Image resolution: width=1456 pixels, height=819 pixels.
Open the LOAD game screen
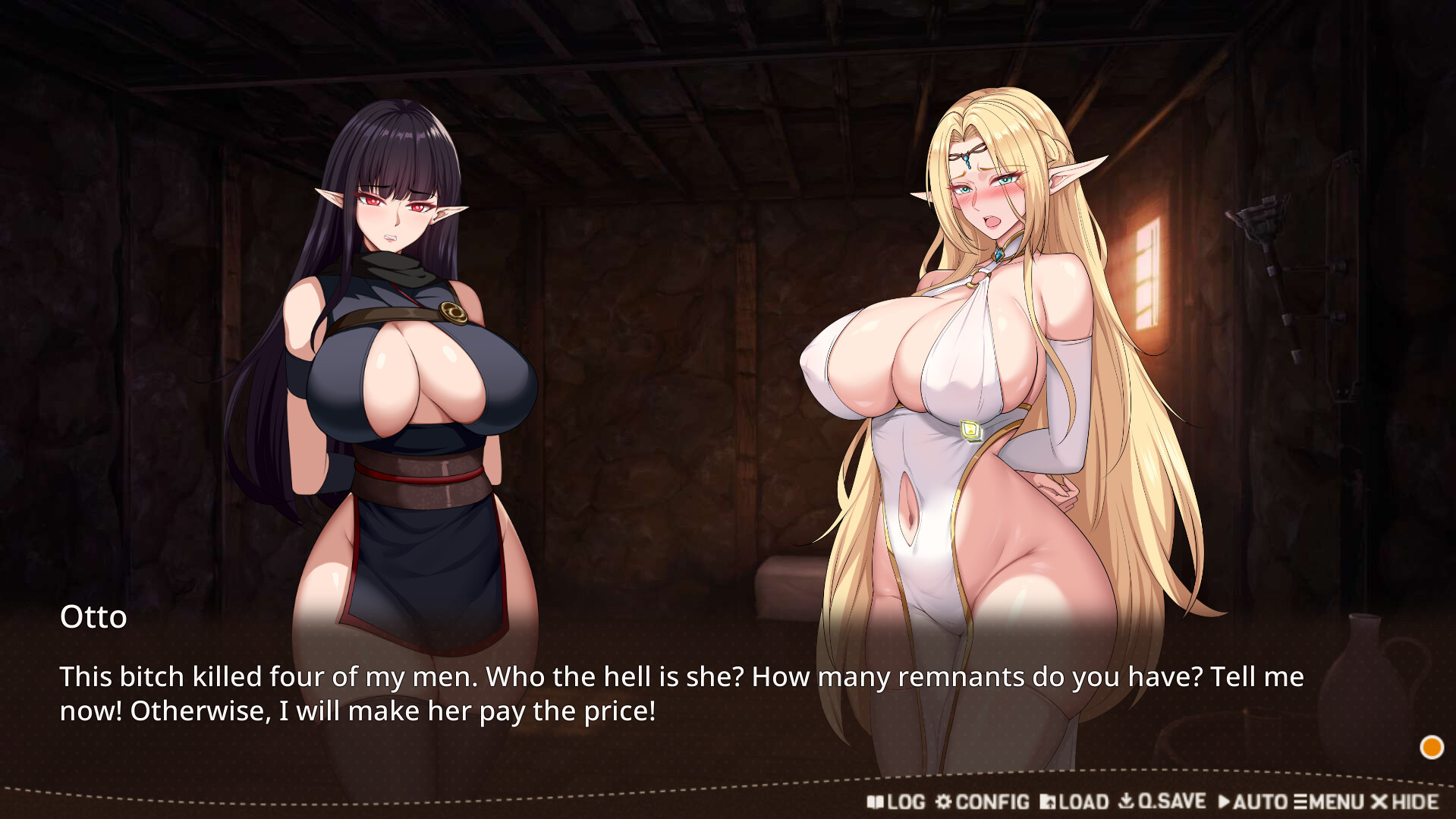[1074, 802]
